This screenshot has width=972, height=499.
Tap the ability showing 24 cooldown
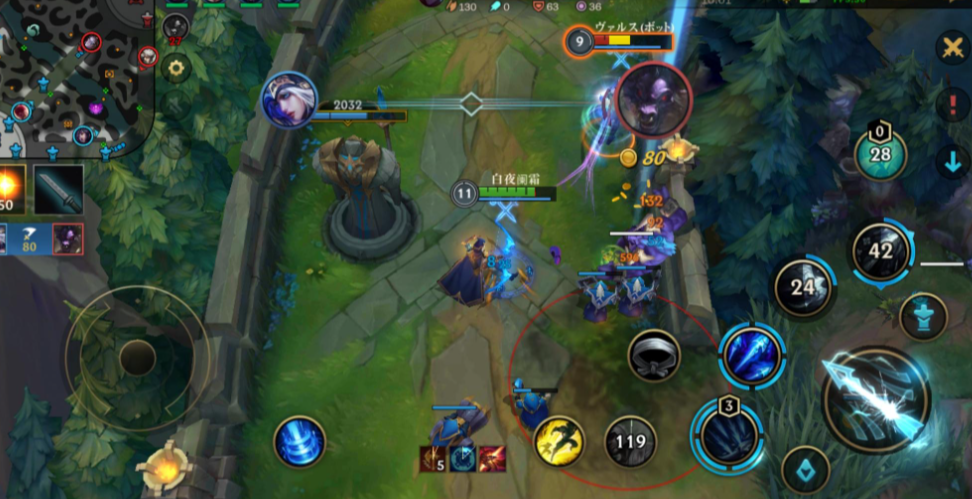point(804,289)
